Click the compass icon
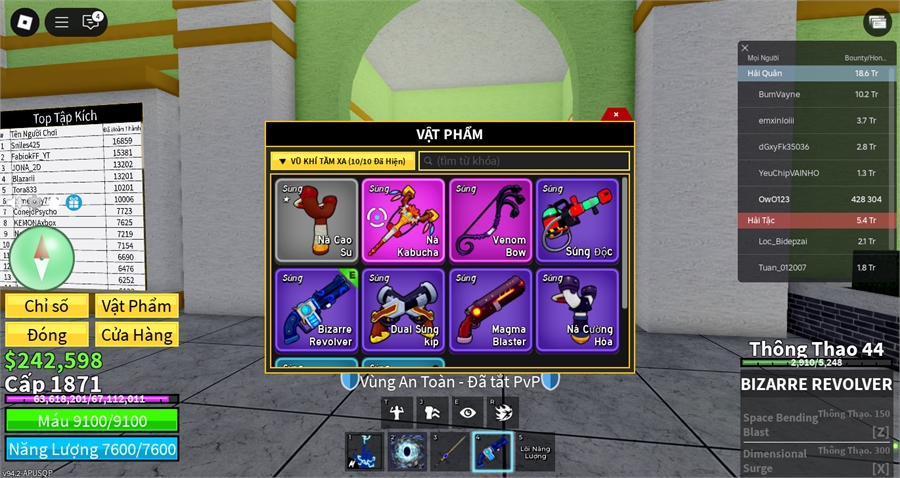The width and height of the screenshot is (900, 478). pos(41,257)
